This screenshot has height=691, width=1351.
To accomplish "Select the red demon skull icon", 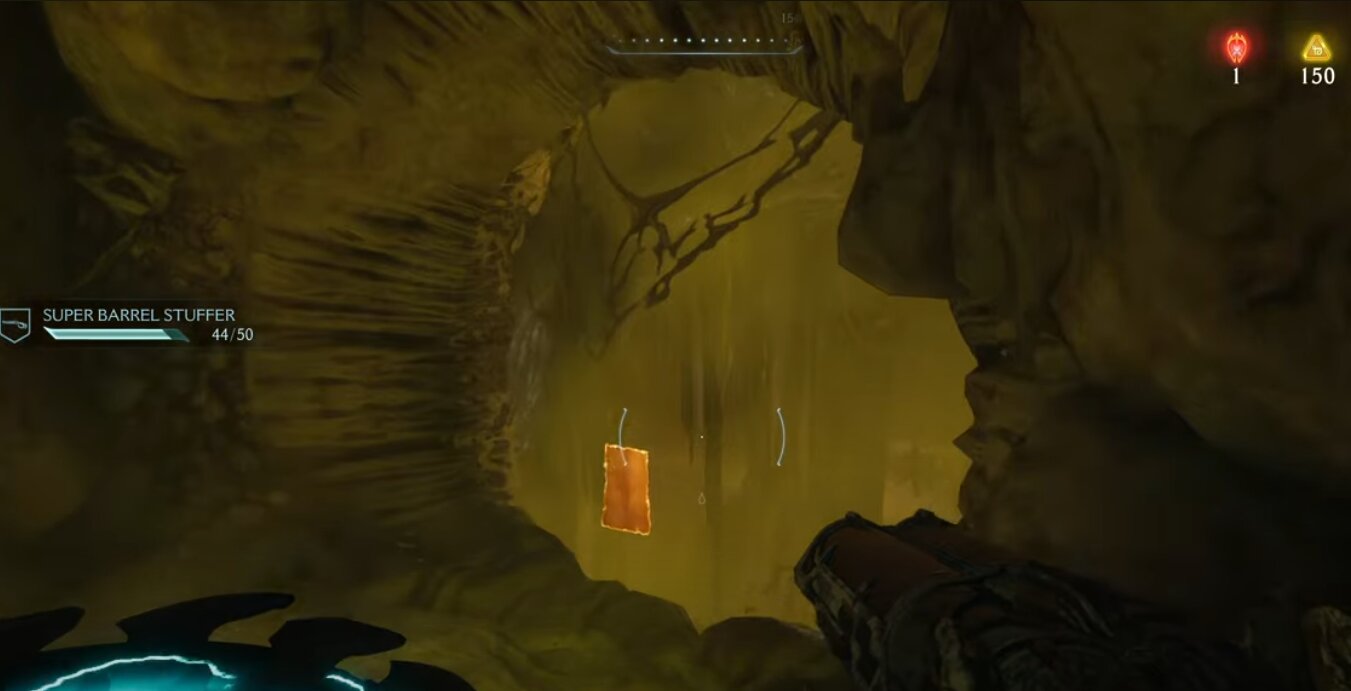I will click(x=1236, y=47).
